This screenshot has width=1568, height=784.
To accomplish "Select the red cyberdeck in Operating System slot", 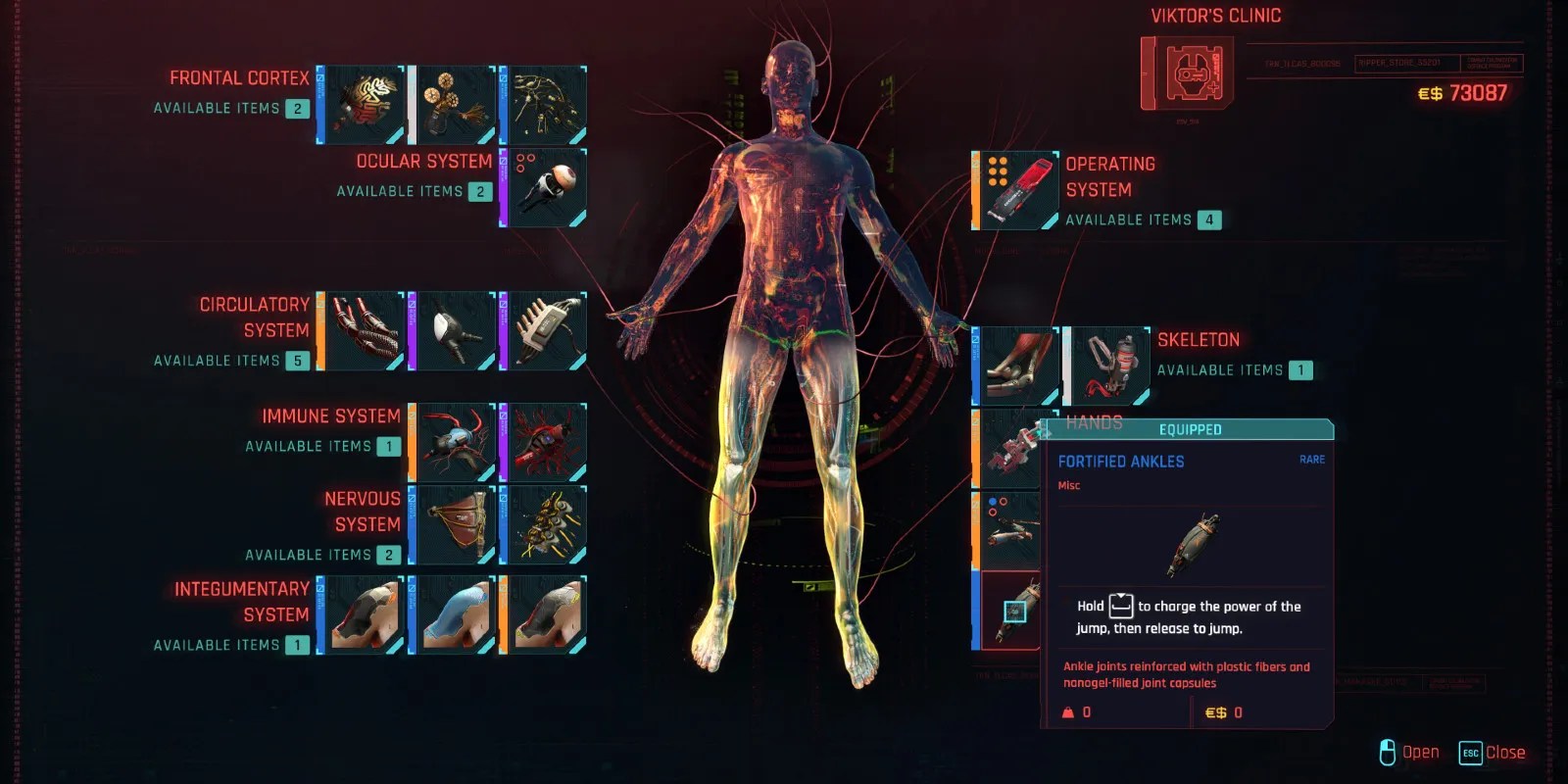I will coord(1019,189).
